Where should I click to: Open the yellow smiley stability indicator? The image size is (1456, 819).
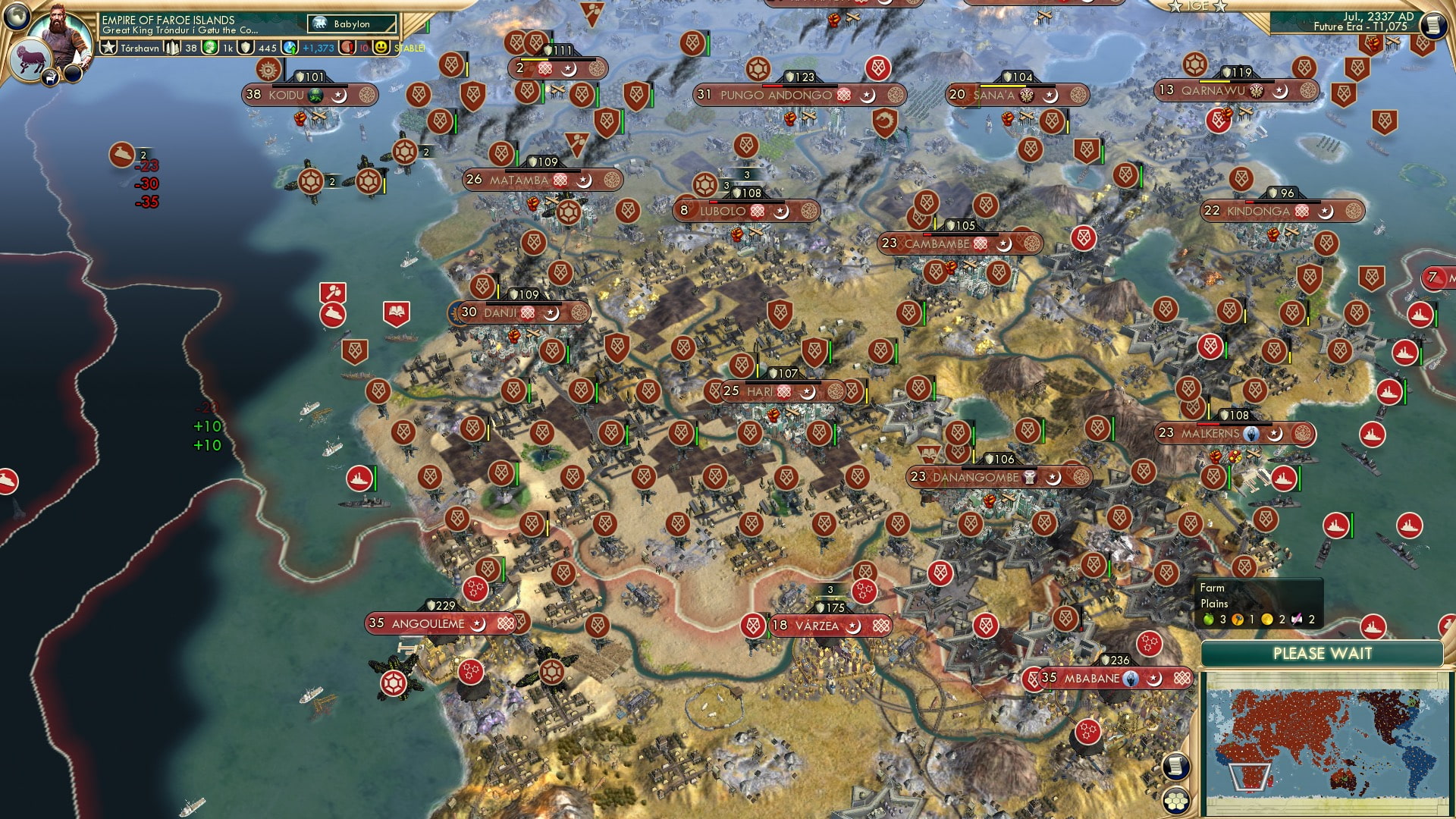(381, 48)
